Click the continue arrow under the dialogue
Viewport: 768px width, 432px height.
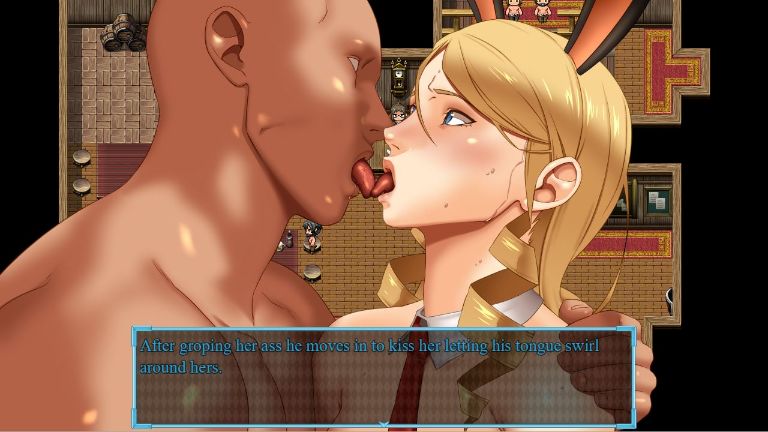tap(384, 425)
